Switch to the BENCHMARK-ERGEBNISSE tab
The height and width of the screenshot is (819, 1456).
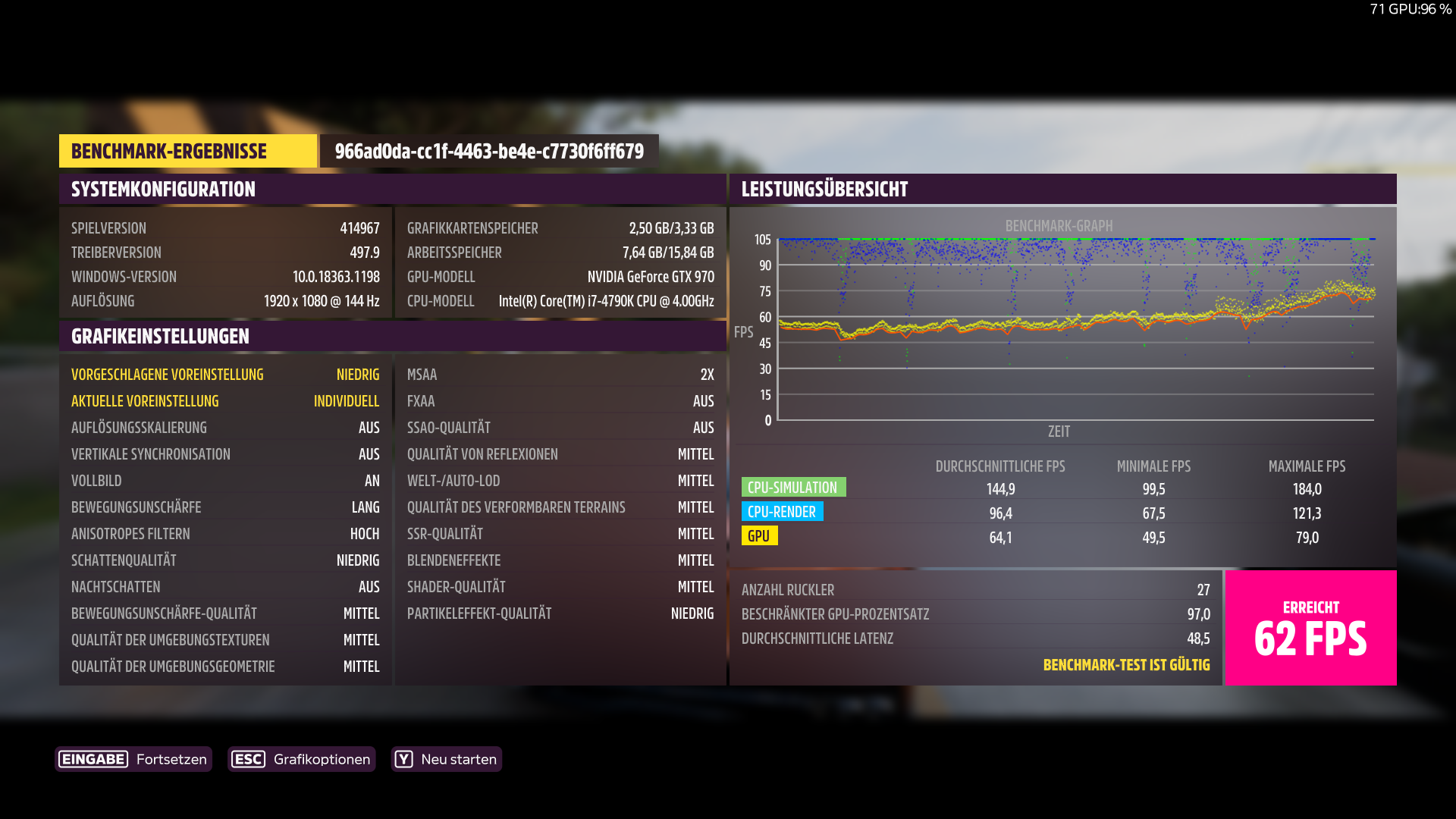(x=187, y=151)
